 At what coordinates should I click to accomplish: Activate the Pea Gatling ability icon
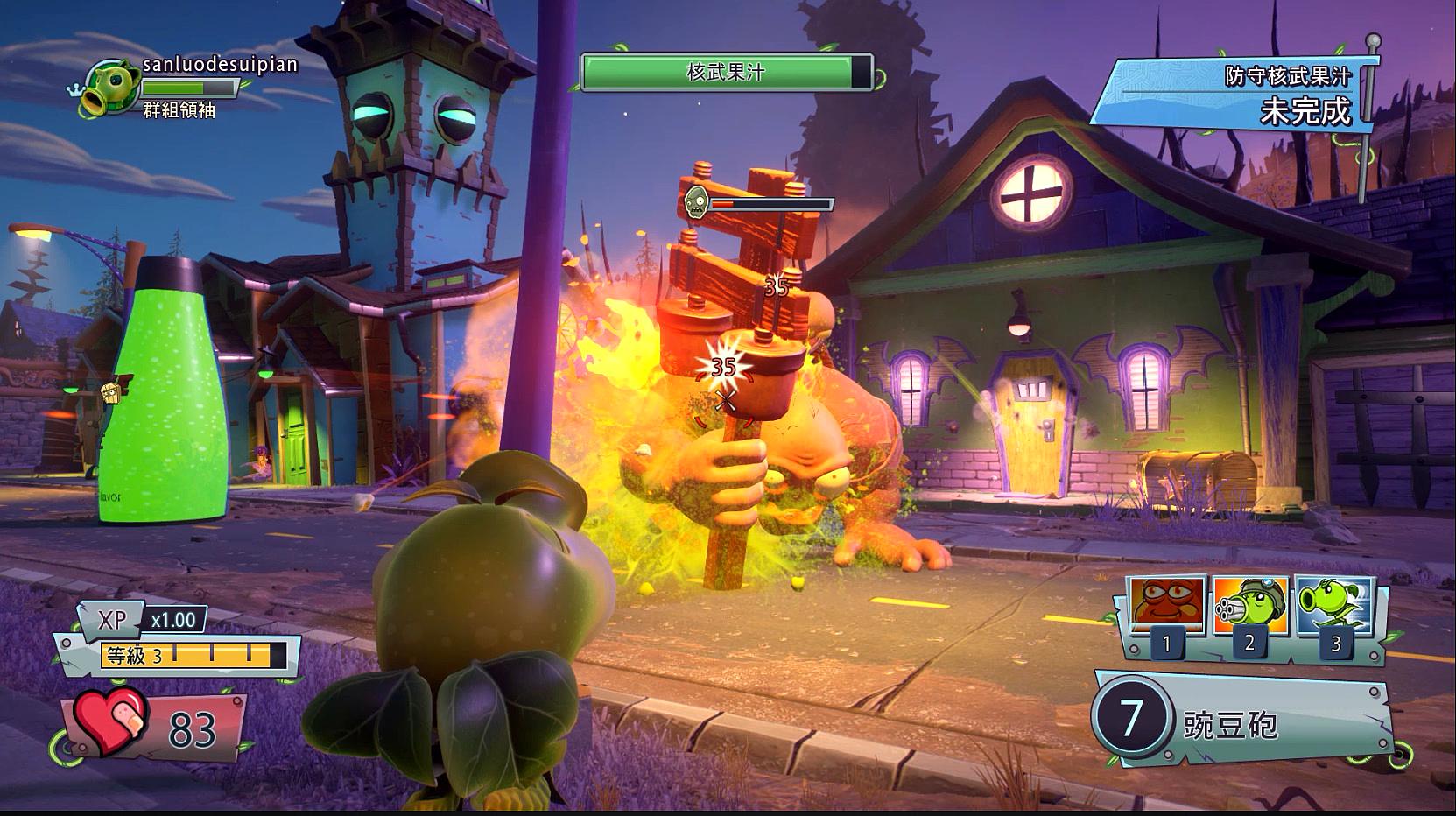pos(1250,605)
